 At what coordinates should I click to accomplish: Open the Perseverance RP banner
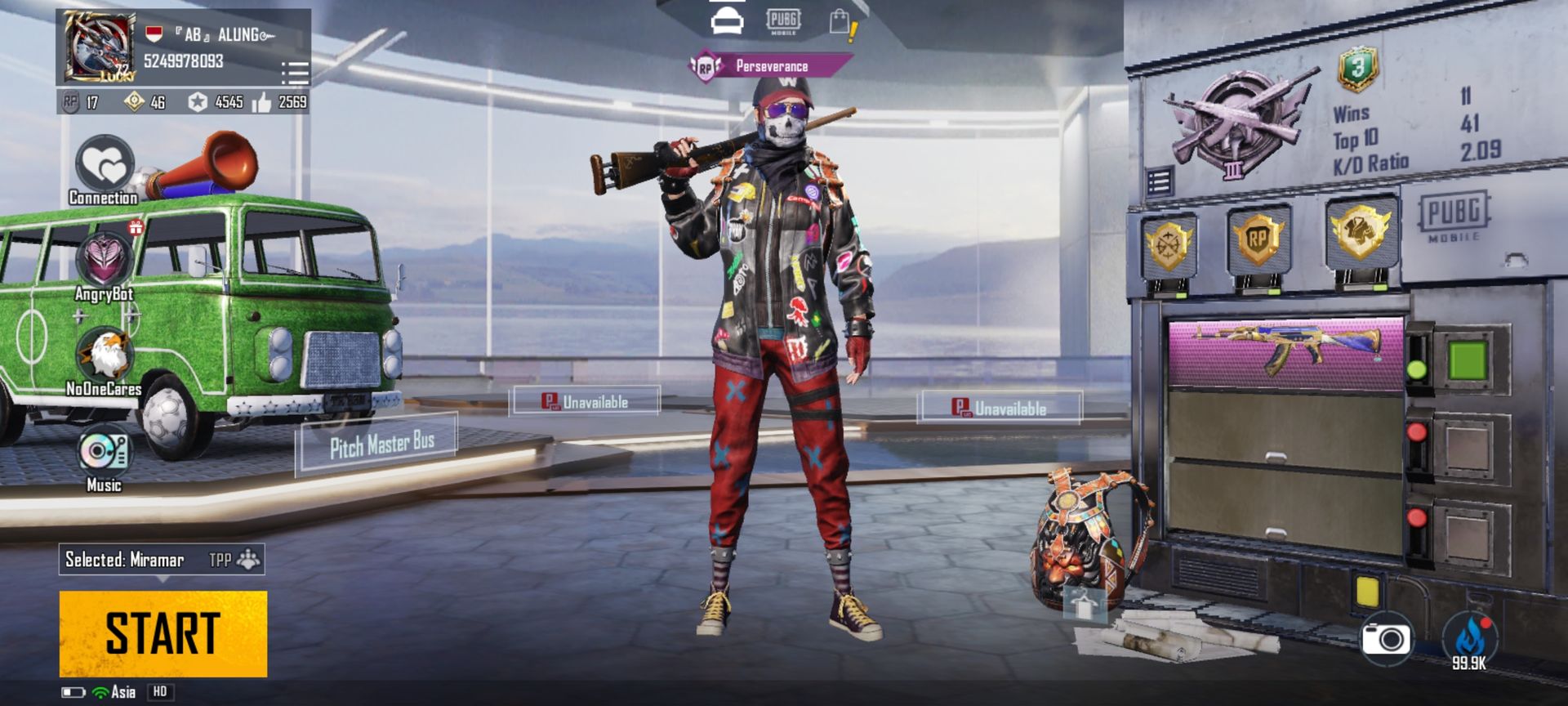pos(771,66)
